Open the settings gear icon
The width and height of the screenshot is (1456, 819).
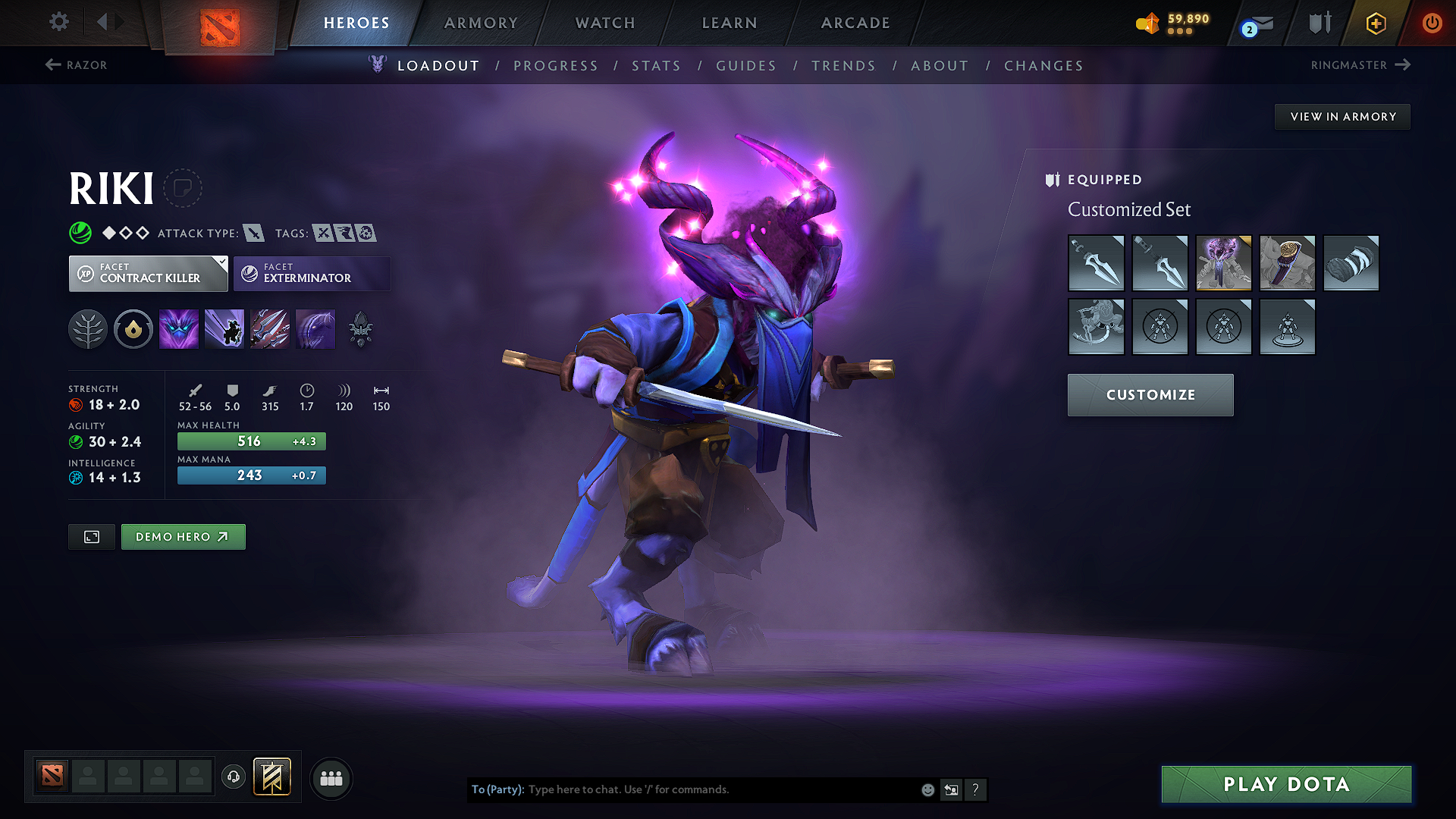point(58,23)
